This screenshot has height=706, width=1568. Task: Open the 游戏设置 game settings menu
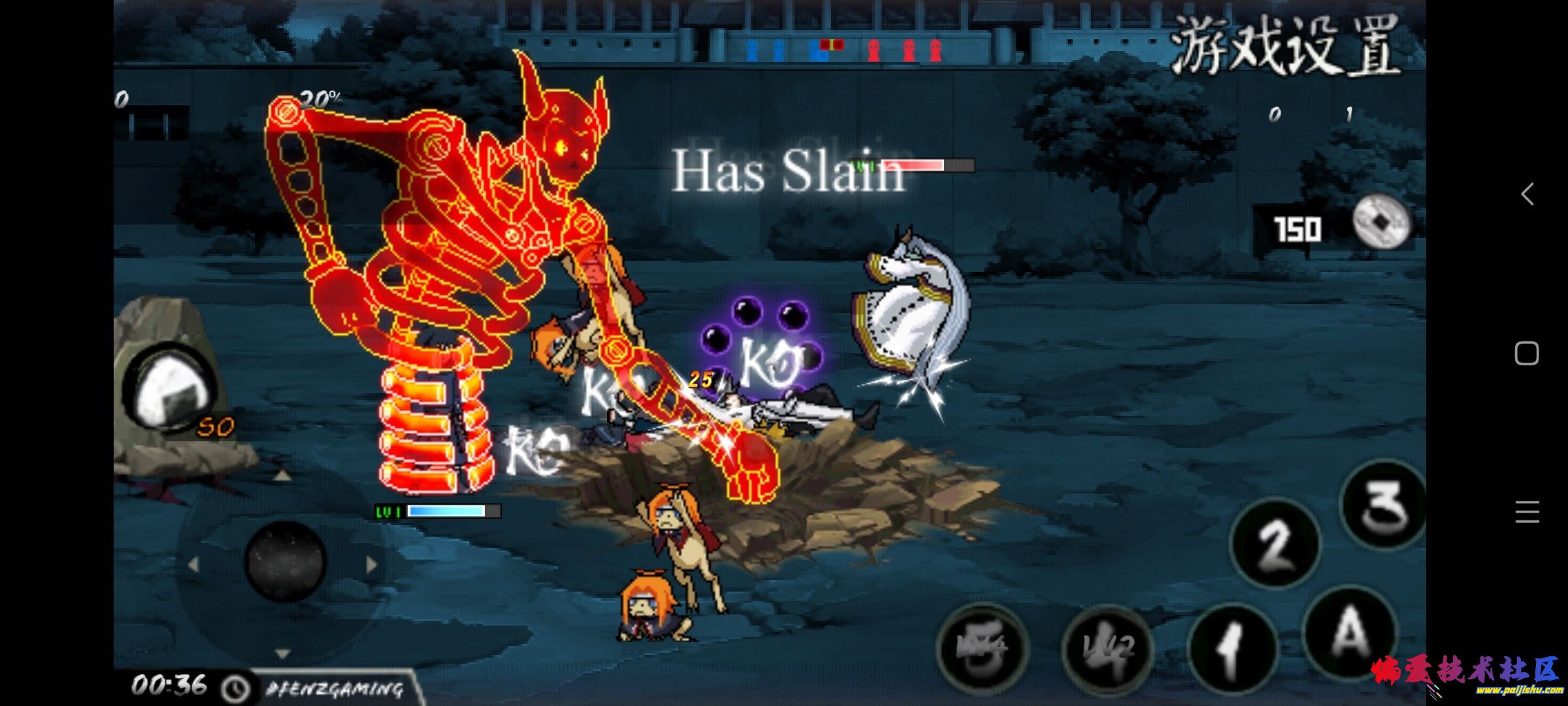coord(1284,46)
